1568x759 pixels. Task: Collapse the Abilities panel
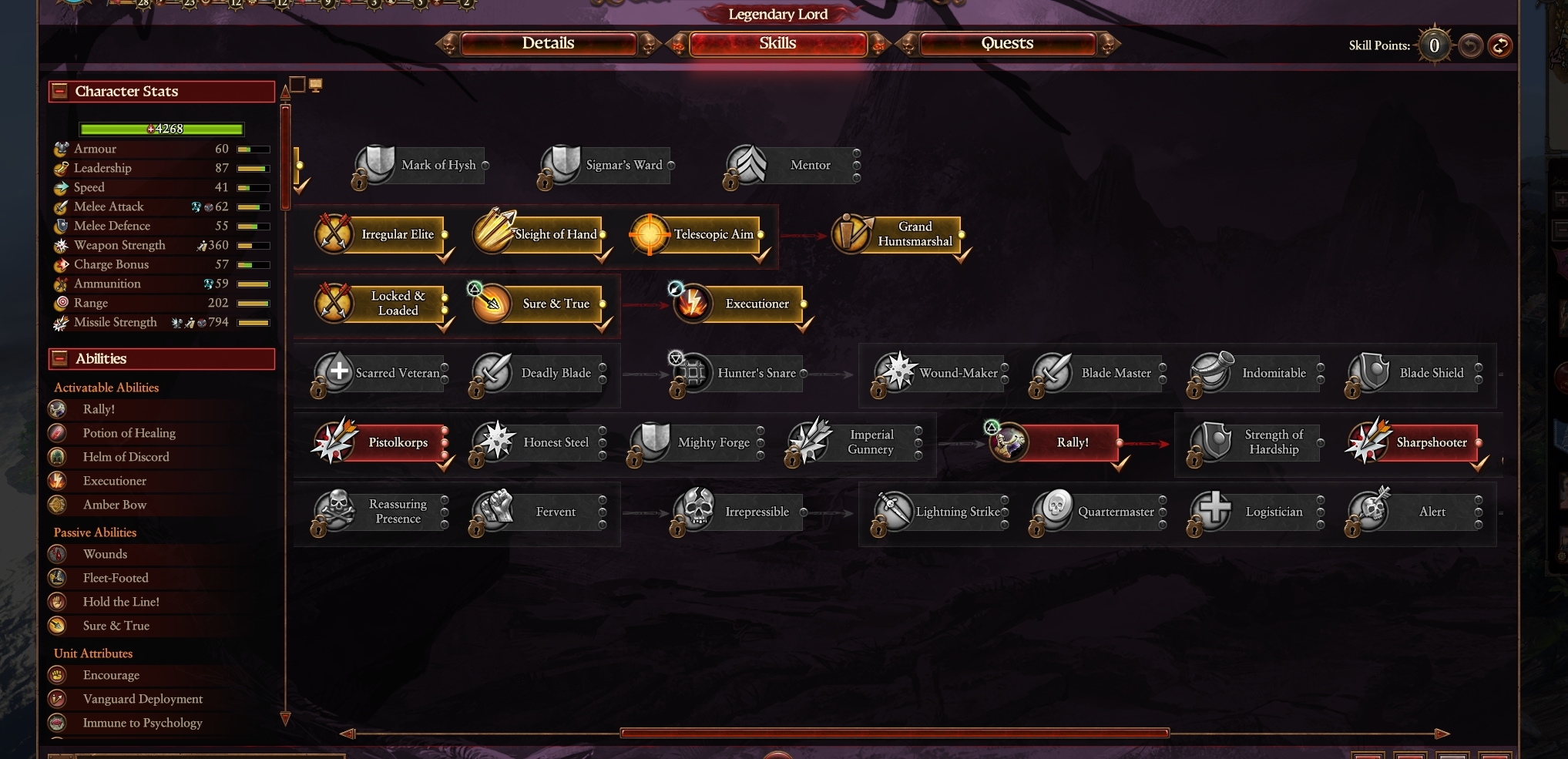click(59, 358)
